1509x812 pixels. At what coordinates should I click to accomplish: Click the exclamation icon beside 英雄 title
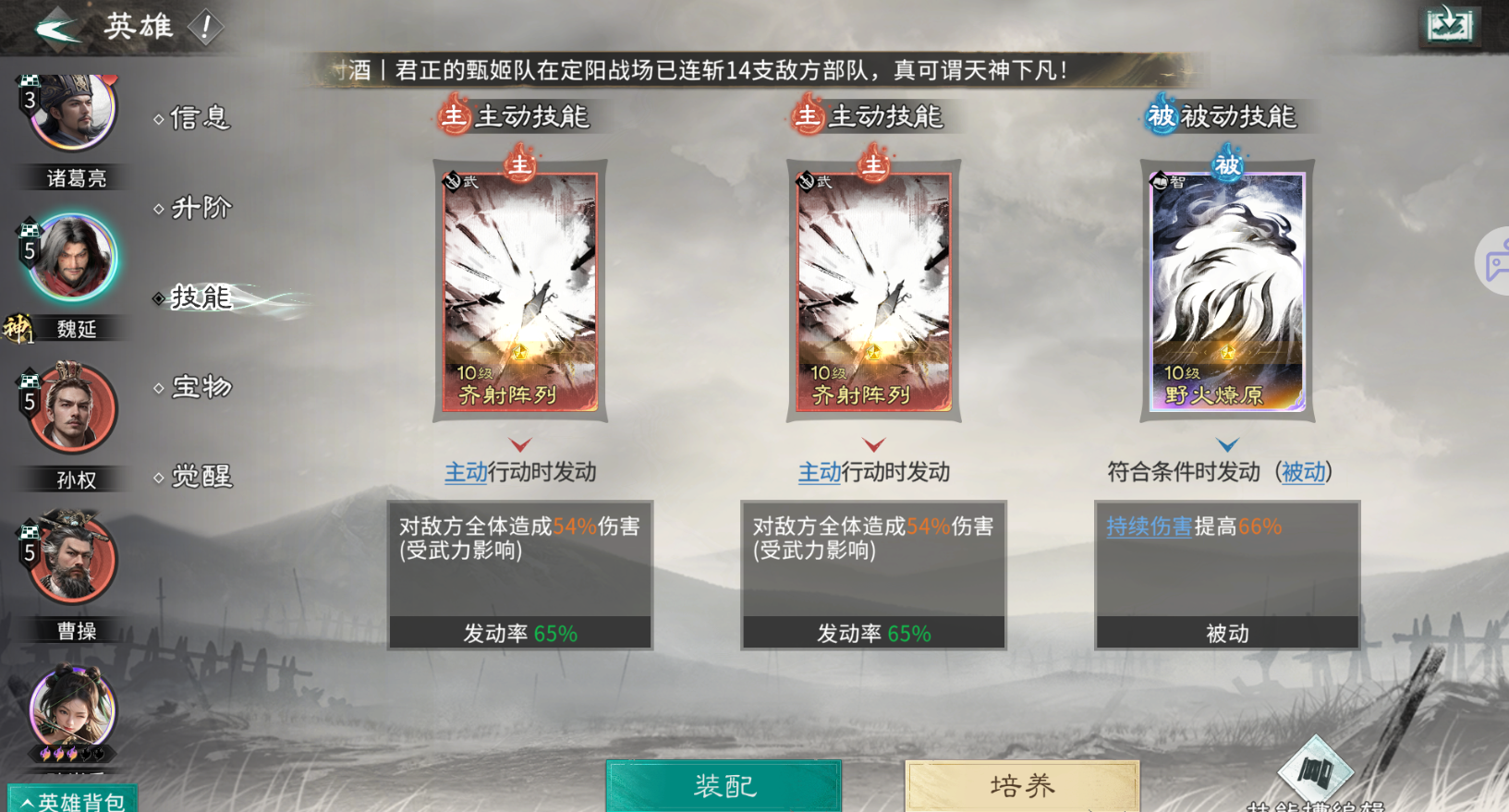click(207, 27)
